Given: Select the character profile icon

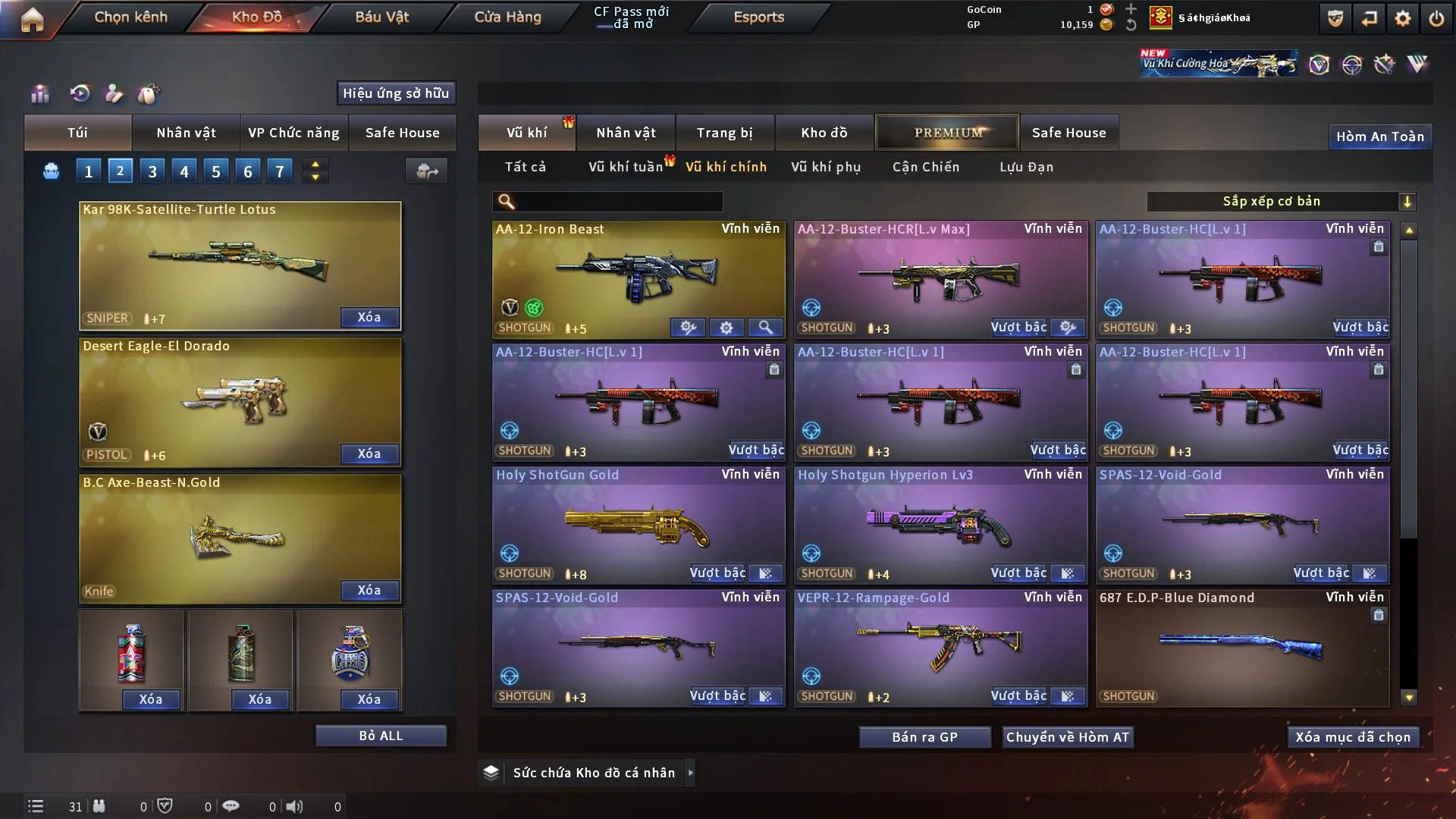Looking at the screenshot, I should [x=113, y=93].
